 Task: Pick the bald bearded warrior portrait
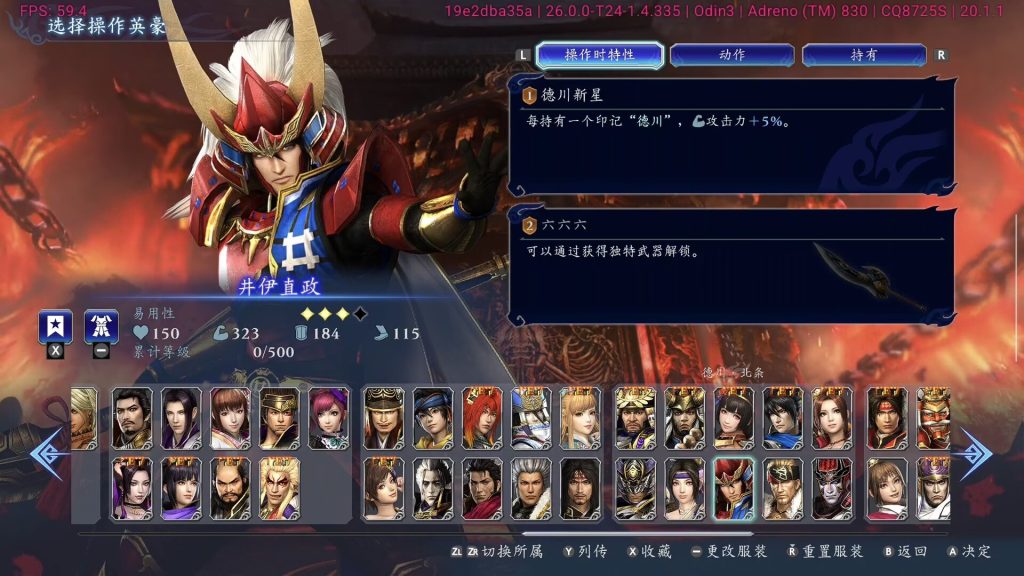click(231, 489)
